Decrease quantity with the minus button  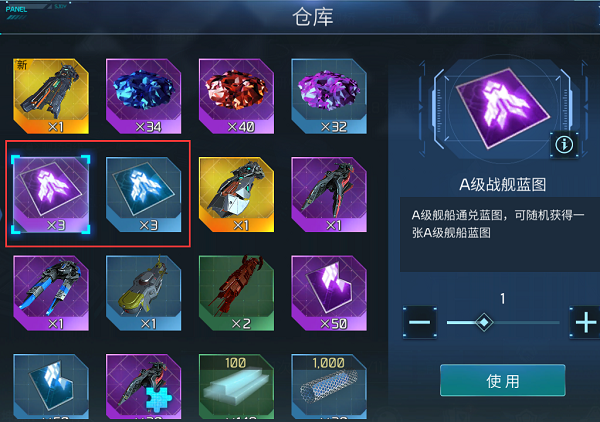pos(420,322)
